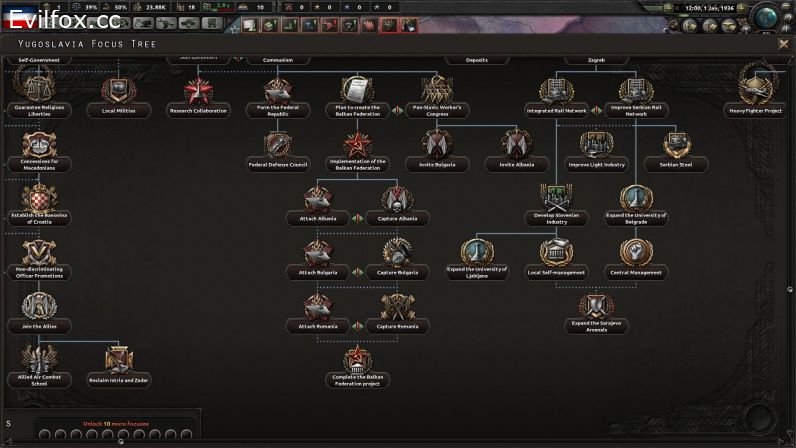
Task: Pick the Invite Bulgaria focus
Action: click(437, 147)
